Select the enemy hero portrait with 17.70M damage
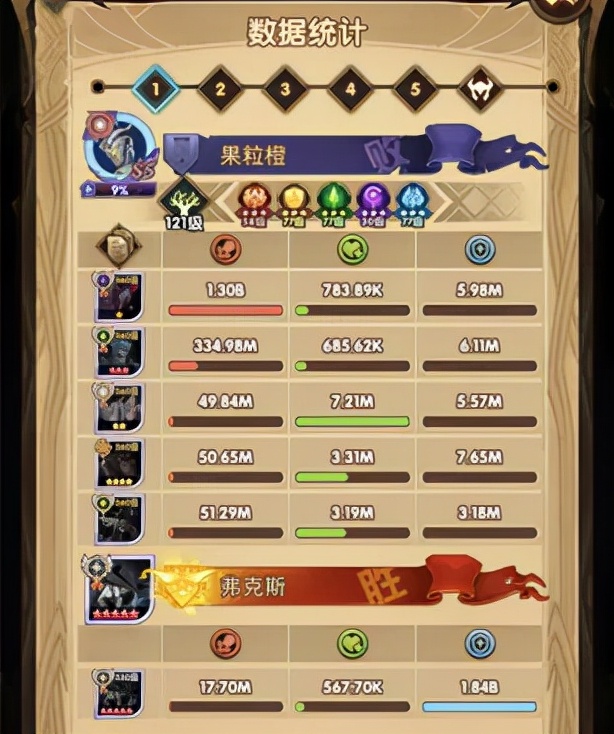 click(x=119, y=693)
